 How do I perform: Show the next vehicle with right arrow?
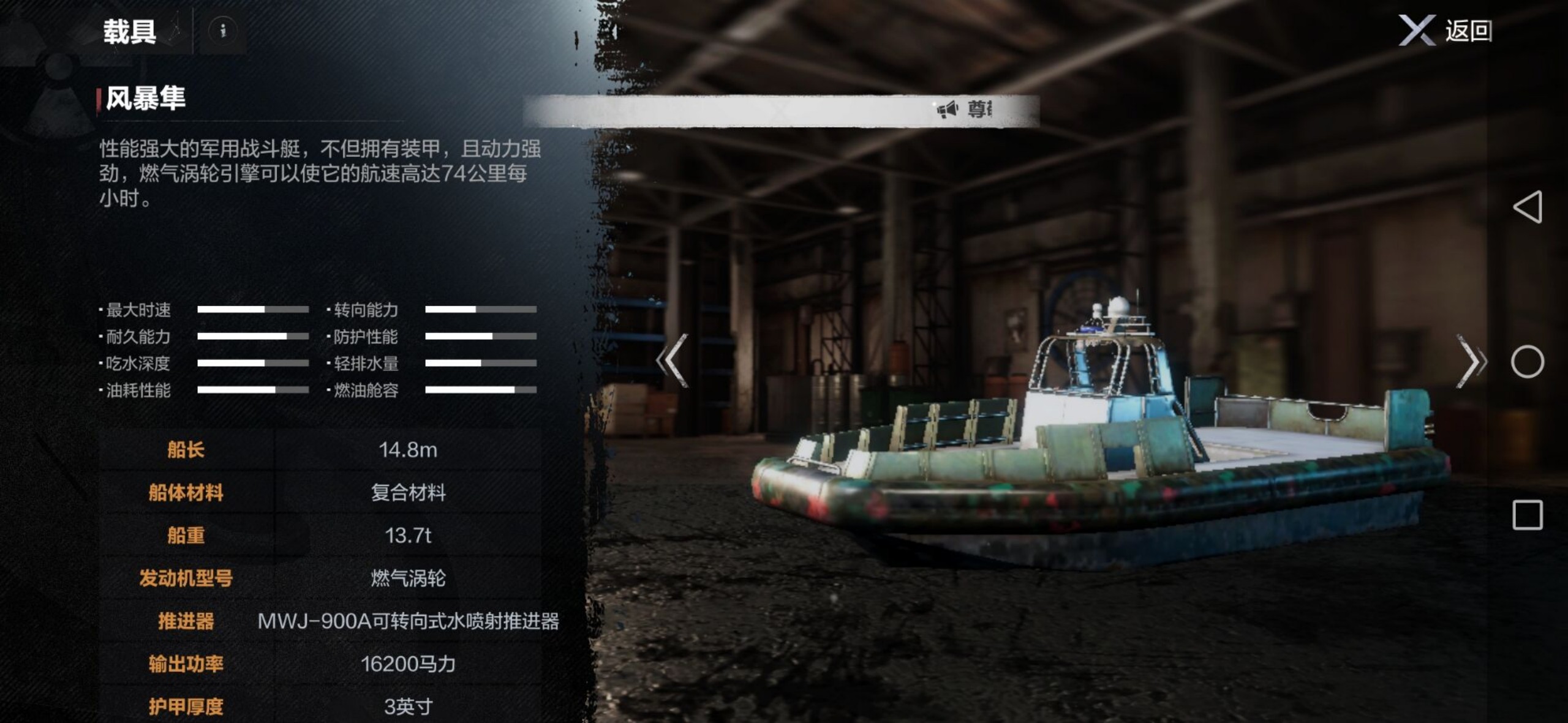1471,361
